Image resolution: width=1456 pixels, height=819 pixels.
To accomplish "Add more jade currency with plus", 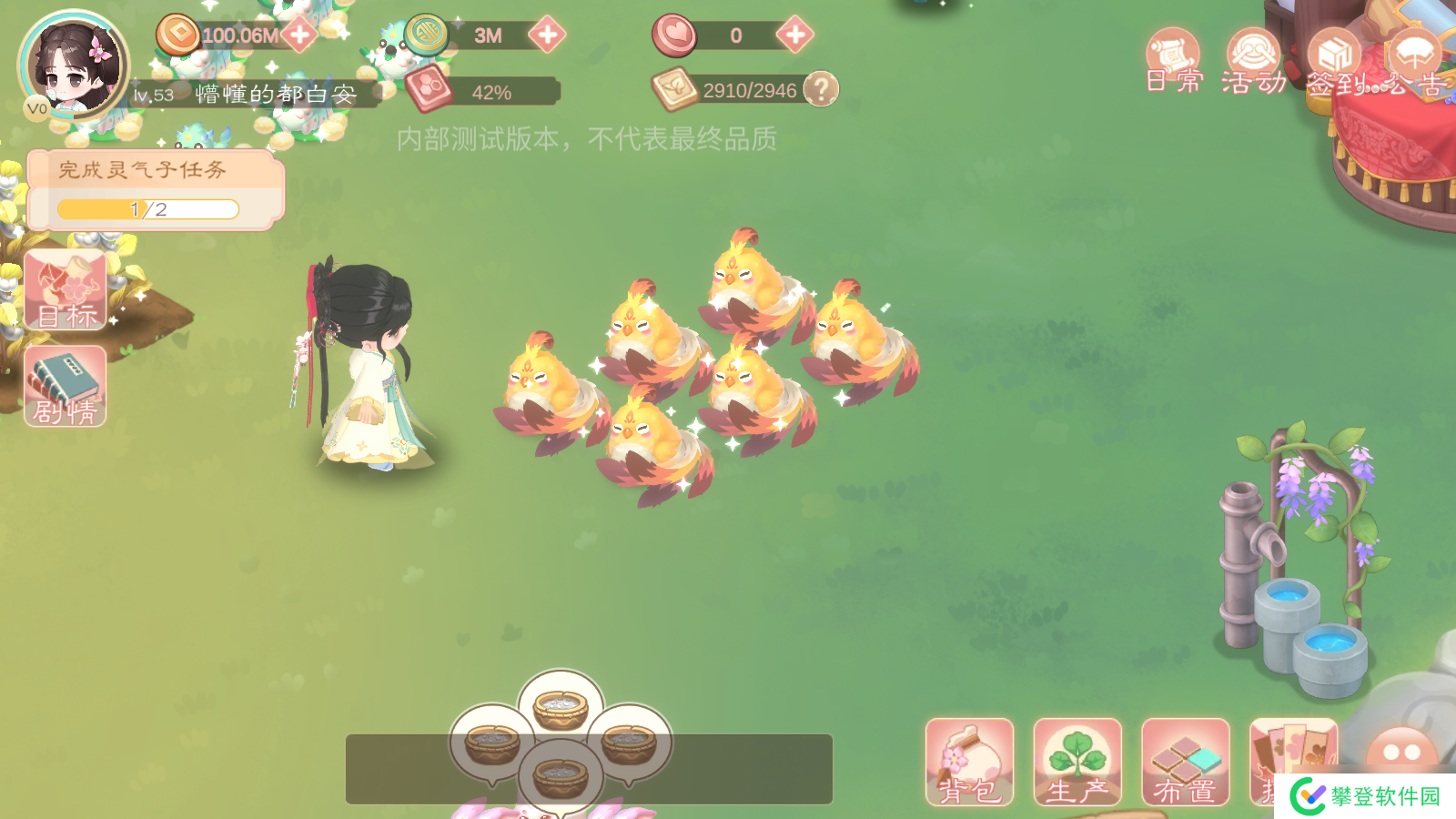I will pyautogui.click(x=547, y=35).
